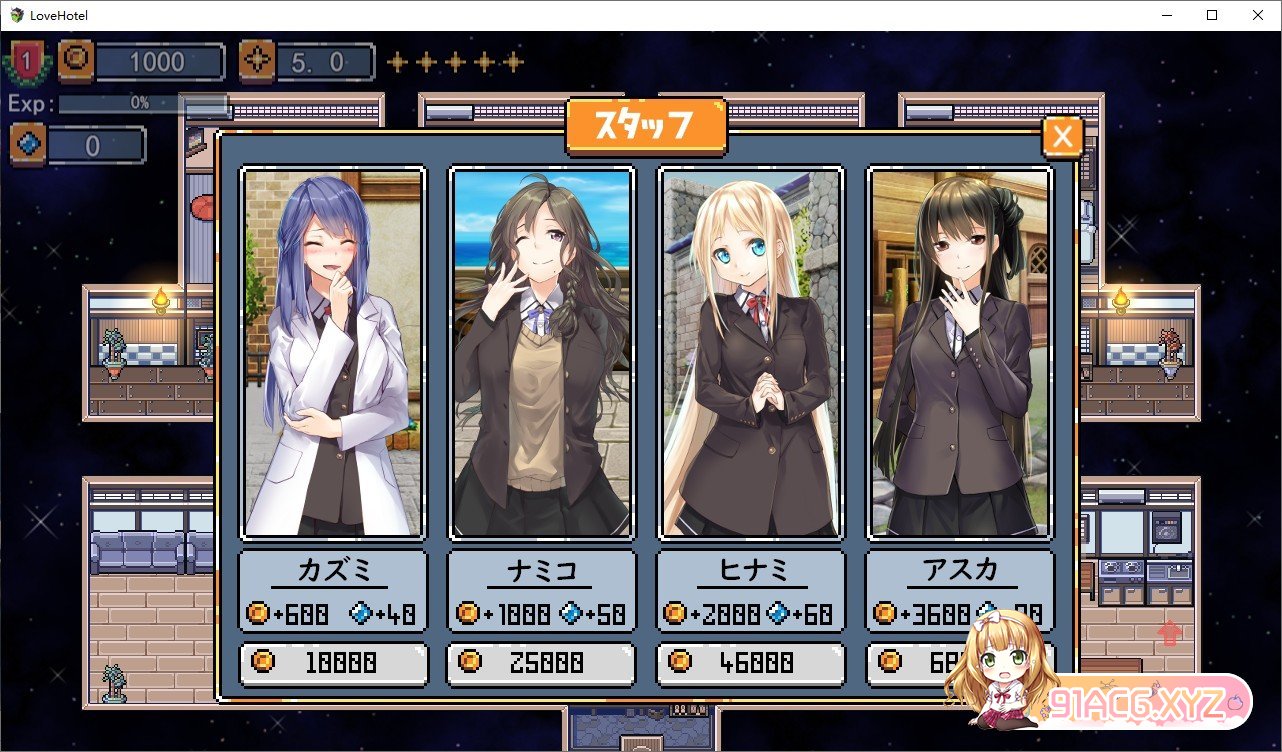This screenshot has width=1282, height=752.
Task: Close the staff panel with the X
Action: tap(1062, 138)
